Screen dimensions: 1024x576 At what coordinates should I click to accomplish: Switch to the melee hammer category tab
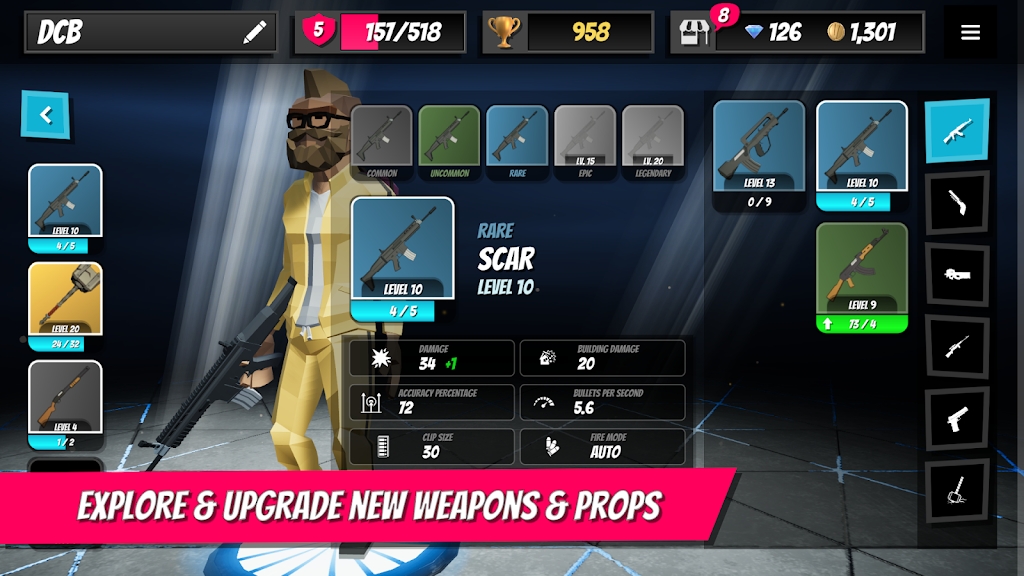pyautogui.click(x=957, y=491)
